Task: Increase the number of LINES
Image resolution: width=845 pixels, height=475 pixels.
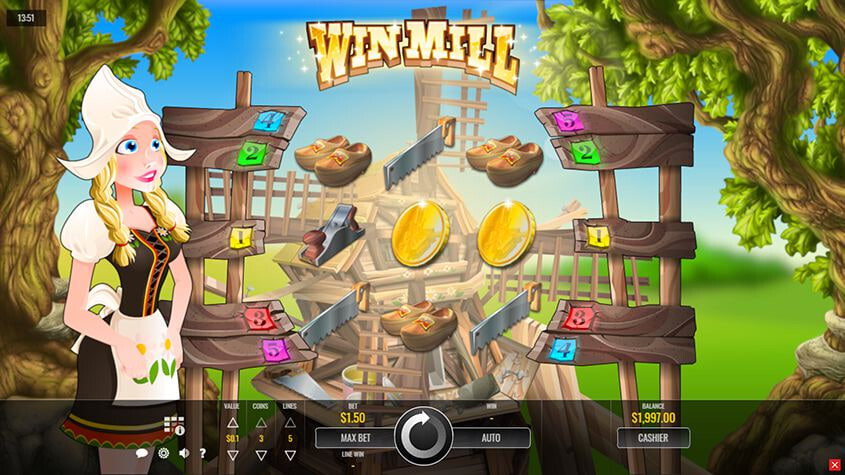Action: pos(290,421)
